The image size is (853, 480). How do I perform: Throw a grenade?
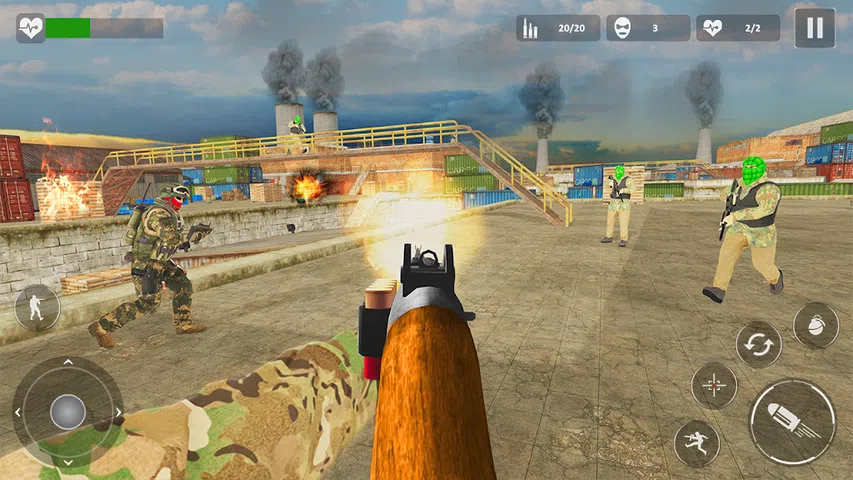[x=815, y=325]
